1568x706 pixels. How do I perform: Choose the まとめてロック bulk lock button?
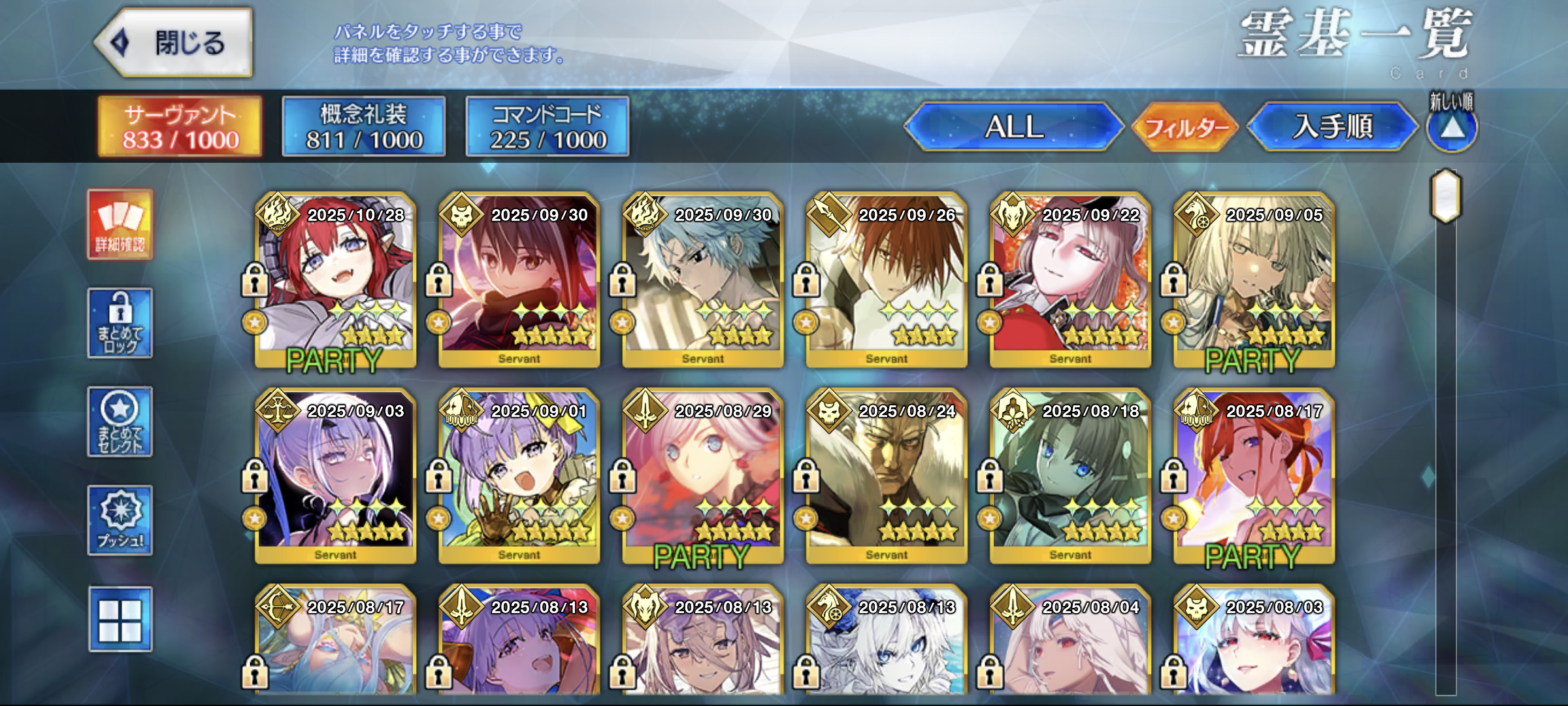click(x=120, y=323)
